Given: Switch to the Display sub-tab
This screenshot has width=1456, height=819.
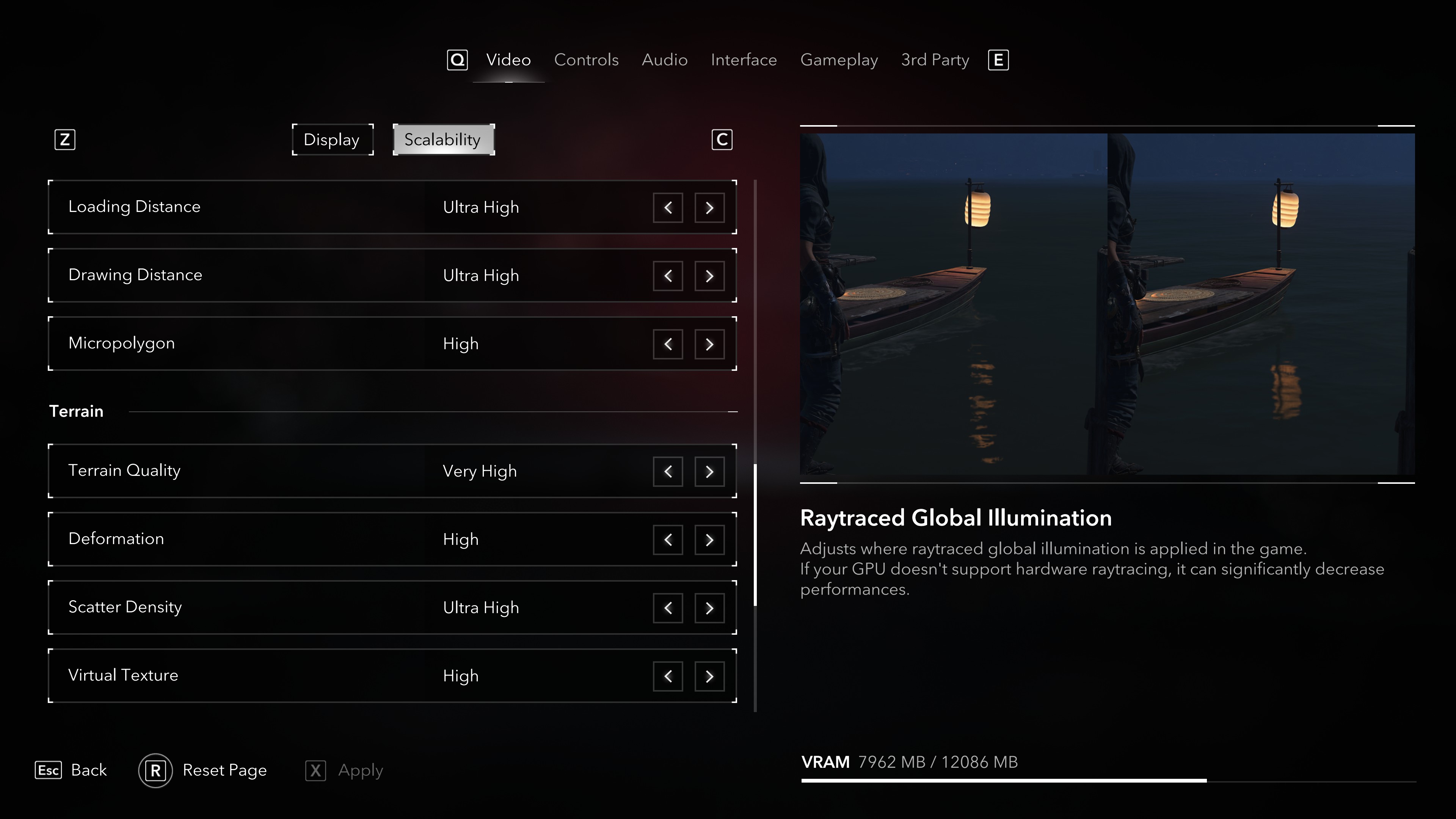Looking at the screenshot, I should tap(332, 140).
